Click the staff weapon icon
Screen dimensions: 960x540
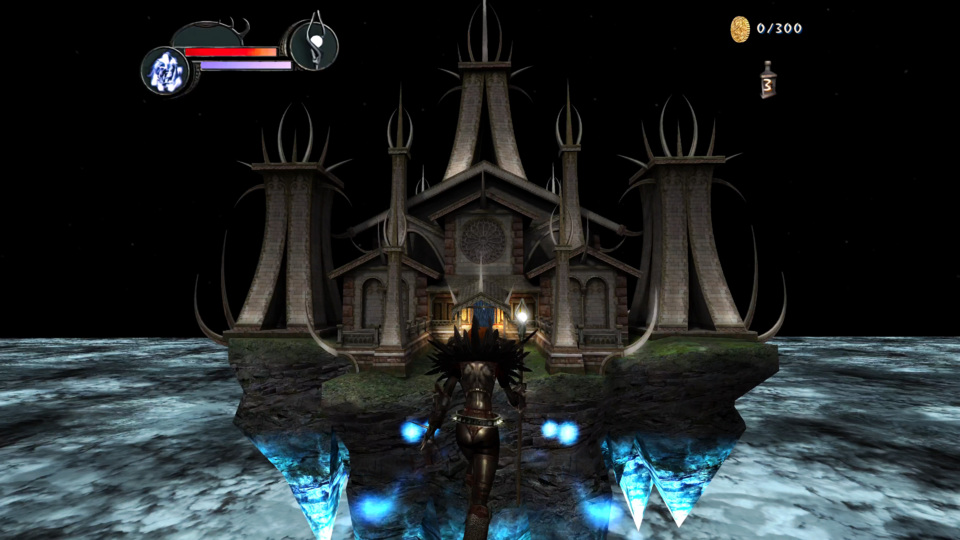click(313, 44)
